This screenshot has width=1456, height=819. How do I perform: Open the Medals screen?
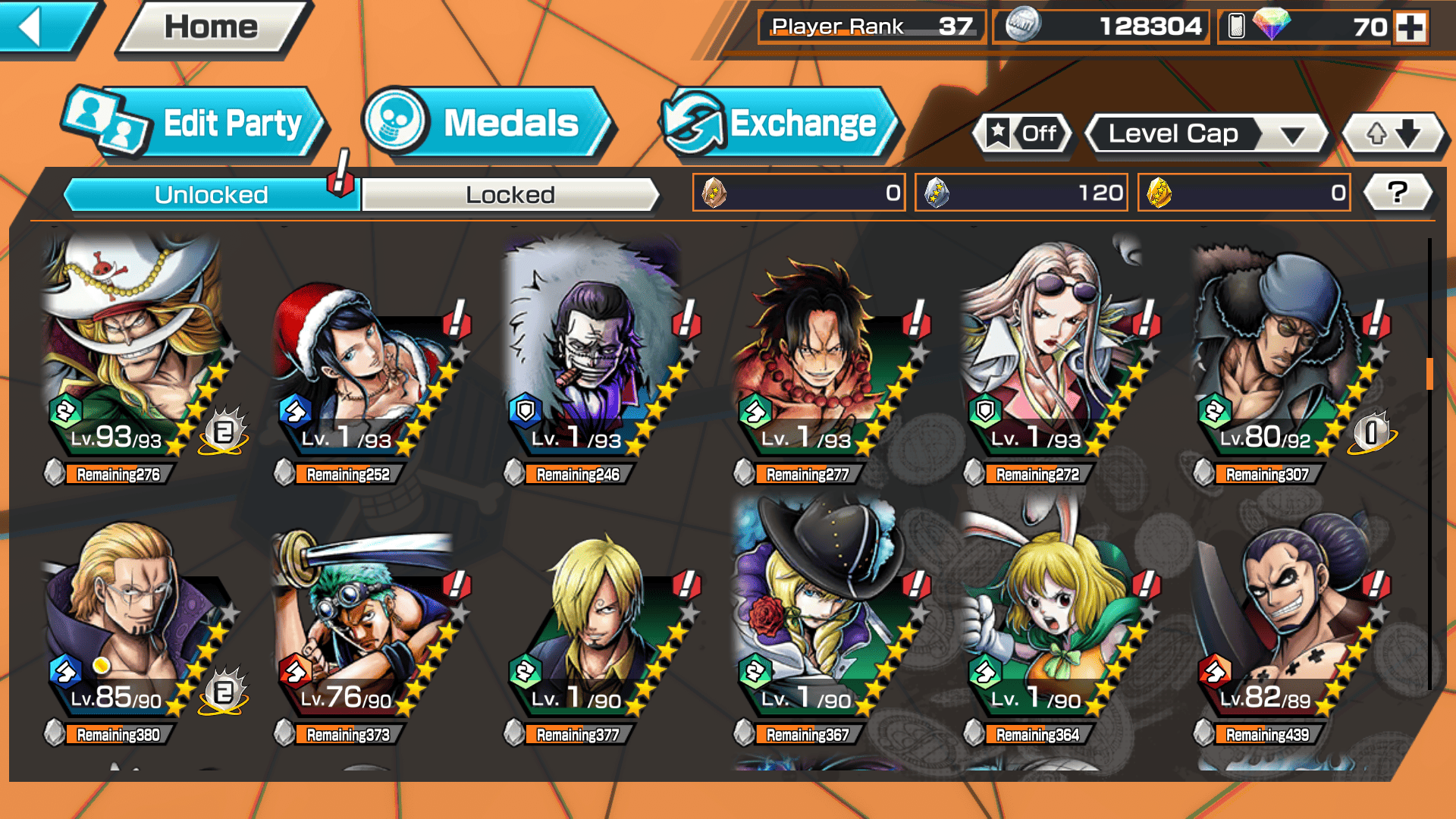click(489, 124)
